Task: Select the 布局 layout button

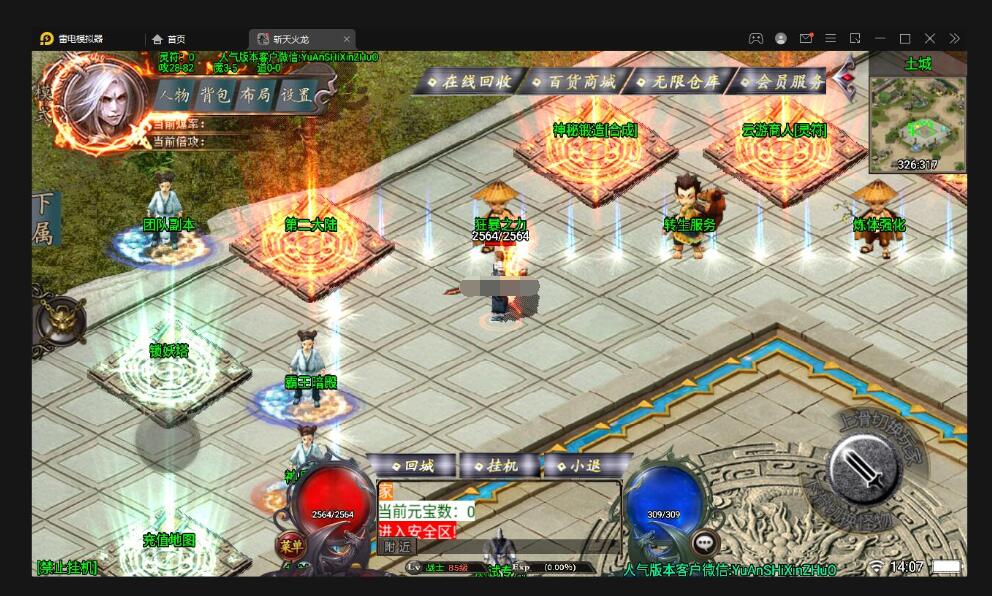Action: tap(256, 96)
